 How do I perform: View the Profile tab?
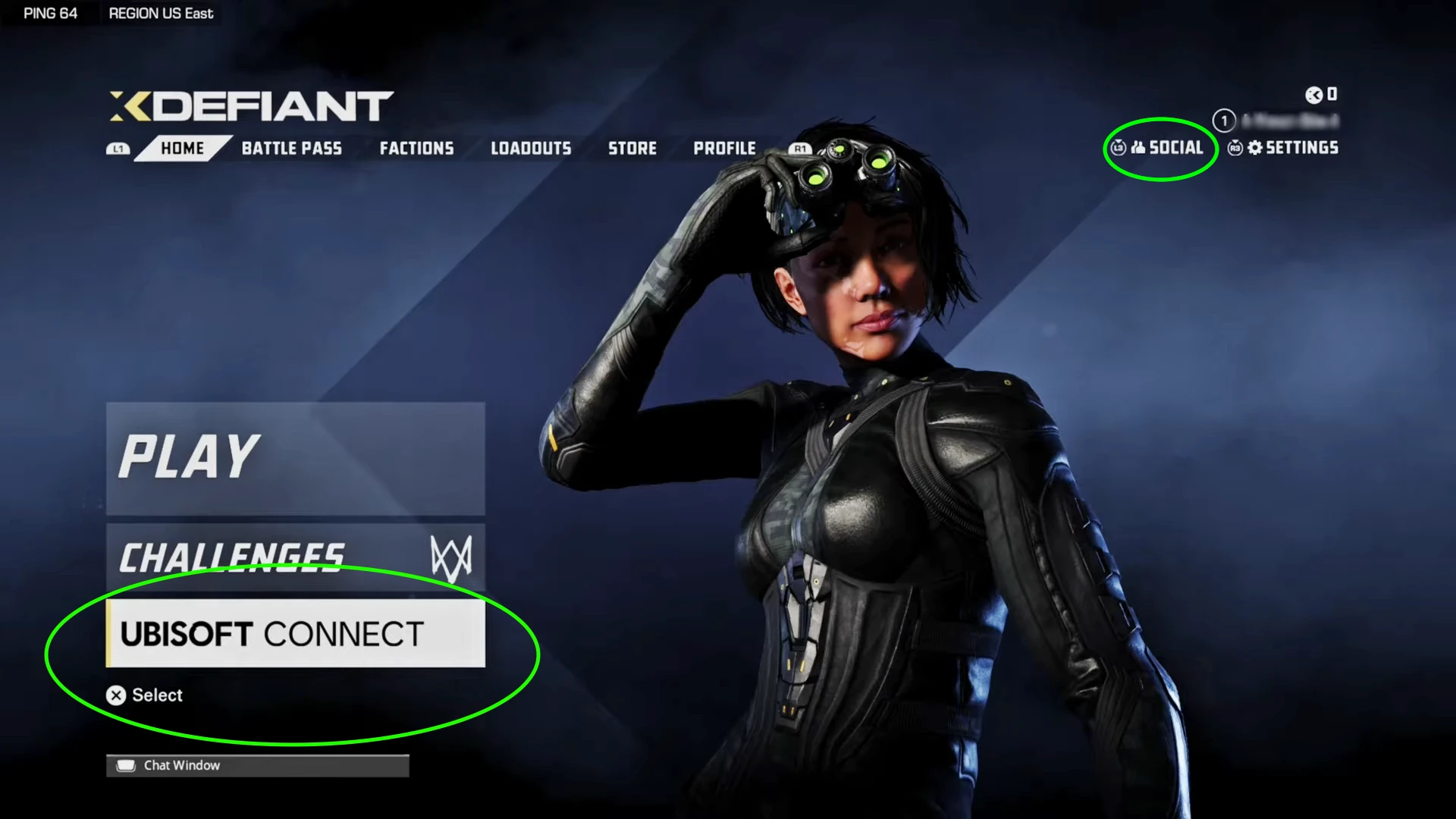click(x=724, y=149)
